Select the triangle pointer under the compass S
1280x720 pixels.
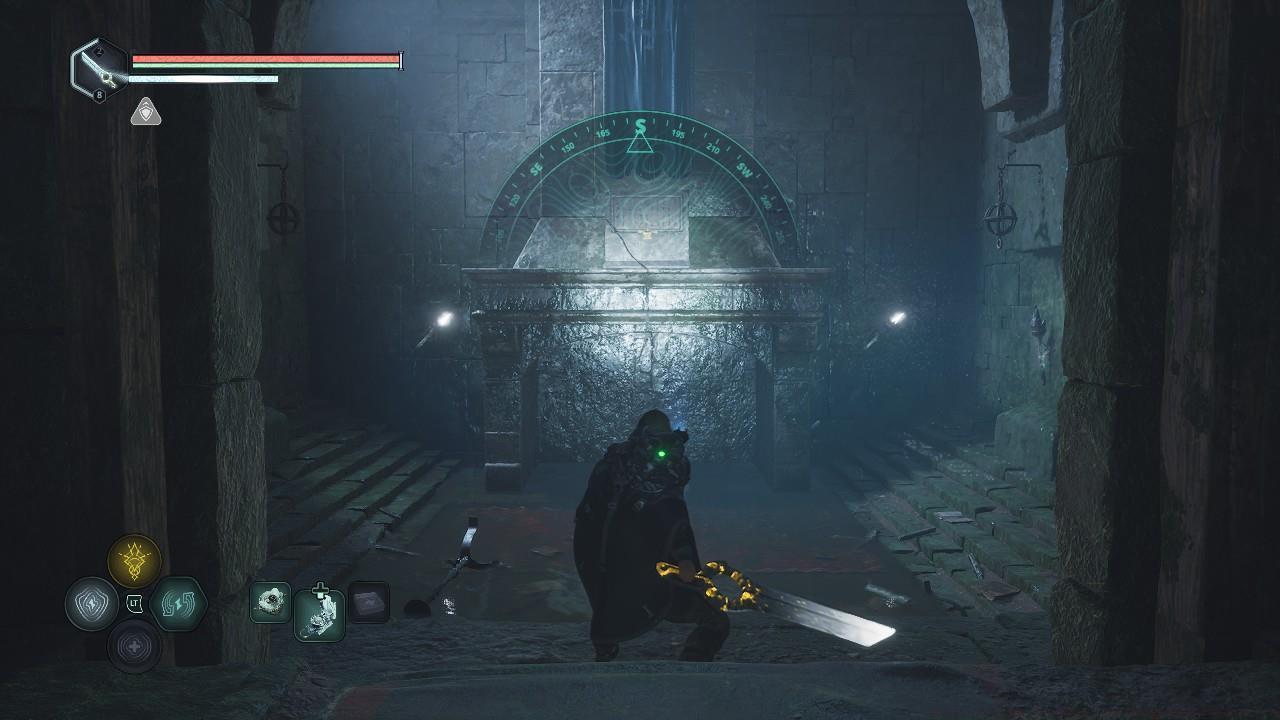tap(640, 144)
